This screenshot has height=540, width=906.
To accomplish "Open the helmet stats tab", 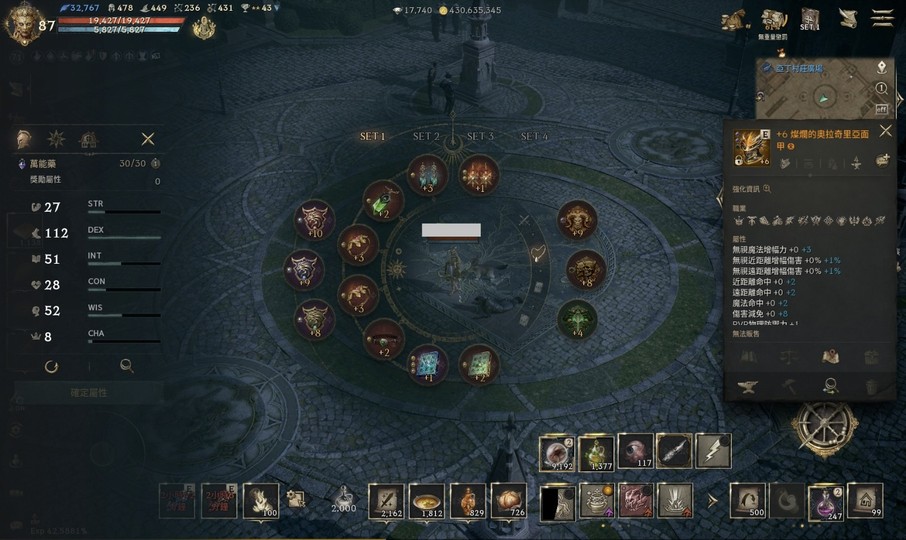I will [x=26, y=139].
